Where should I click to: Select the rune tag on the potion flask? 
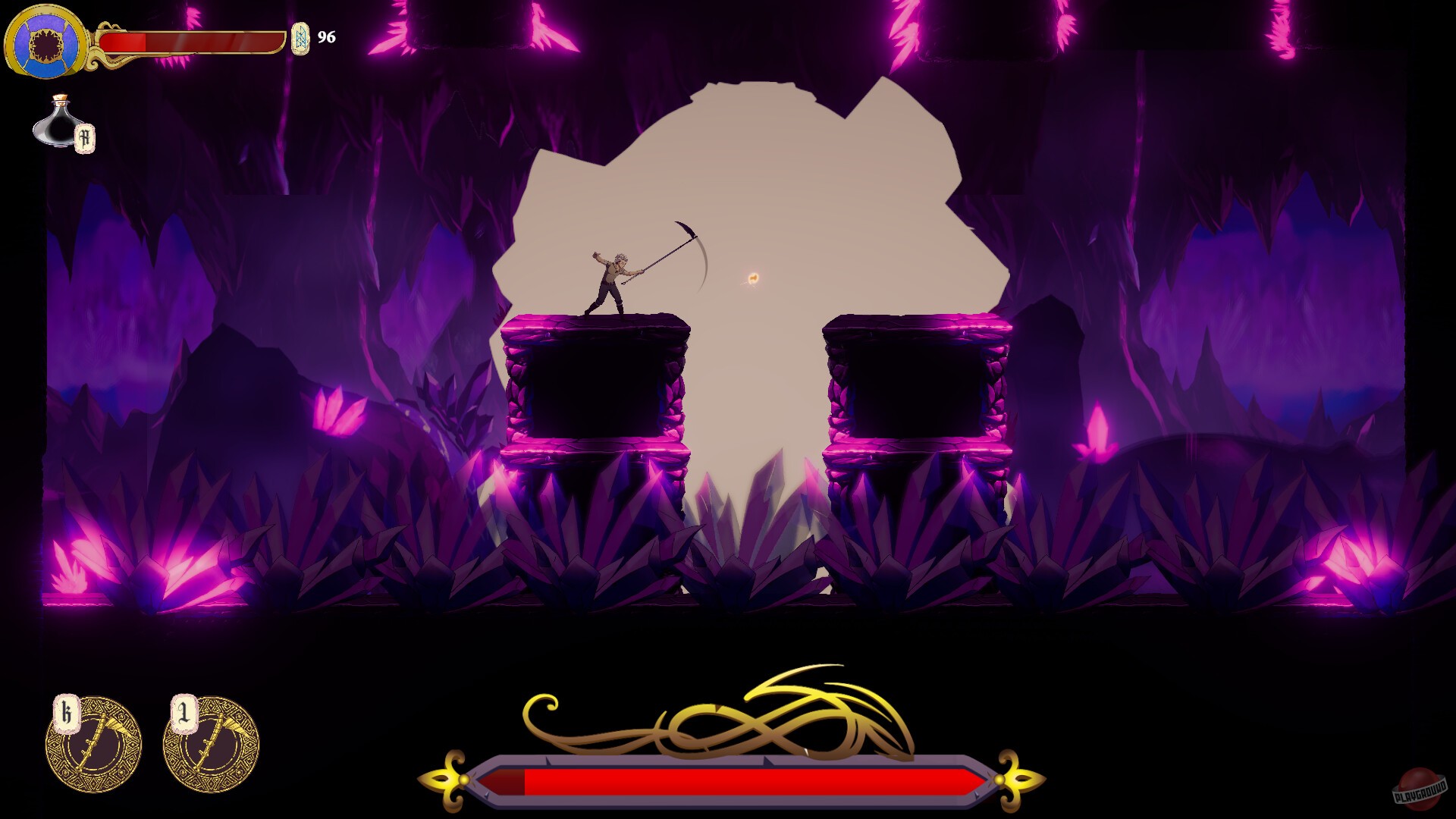point(86,137)
